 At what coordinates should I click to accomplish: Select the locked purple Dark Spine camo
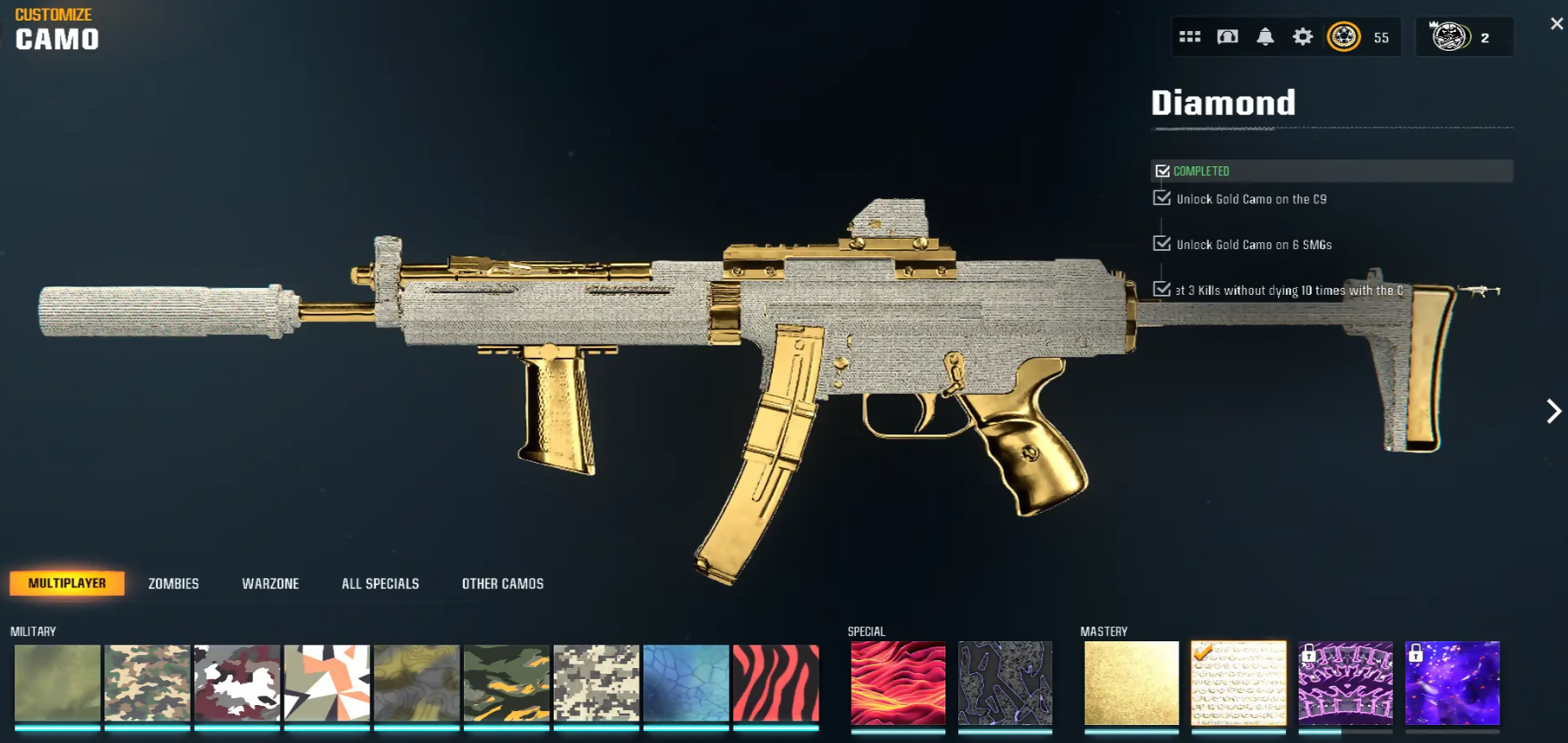pyautogui.click(x=1345, y=683)
